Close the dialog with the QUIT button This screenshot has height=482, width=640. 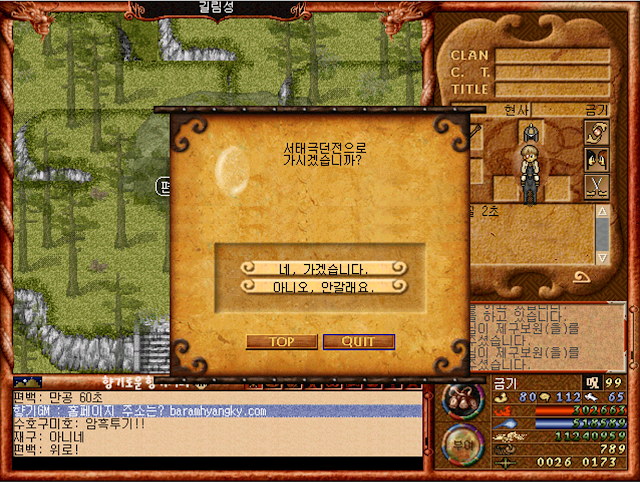(359, 342)
